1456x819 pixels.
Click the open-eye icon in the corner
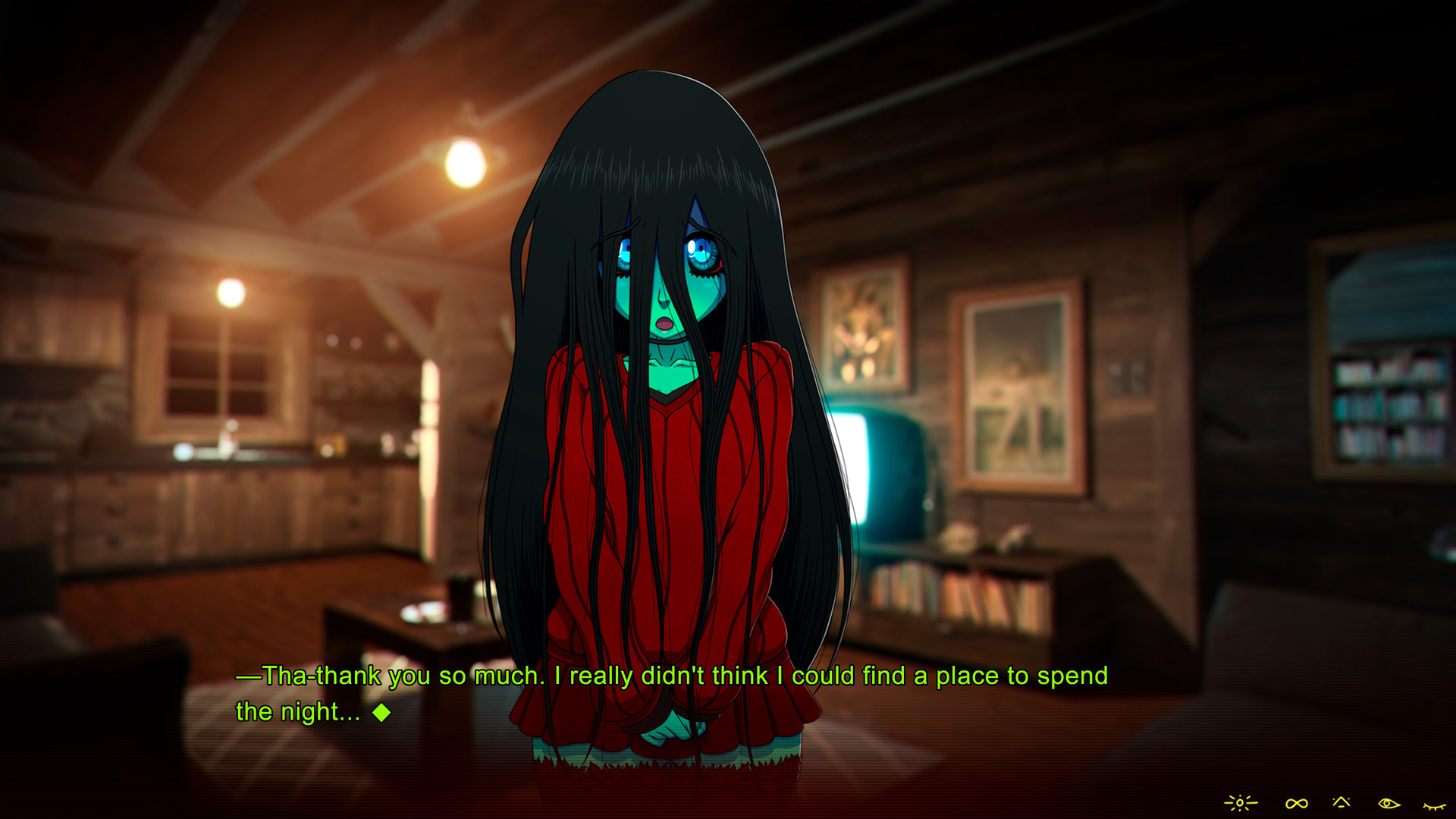coord(1389,802)
